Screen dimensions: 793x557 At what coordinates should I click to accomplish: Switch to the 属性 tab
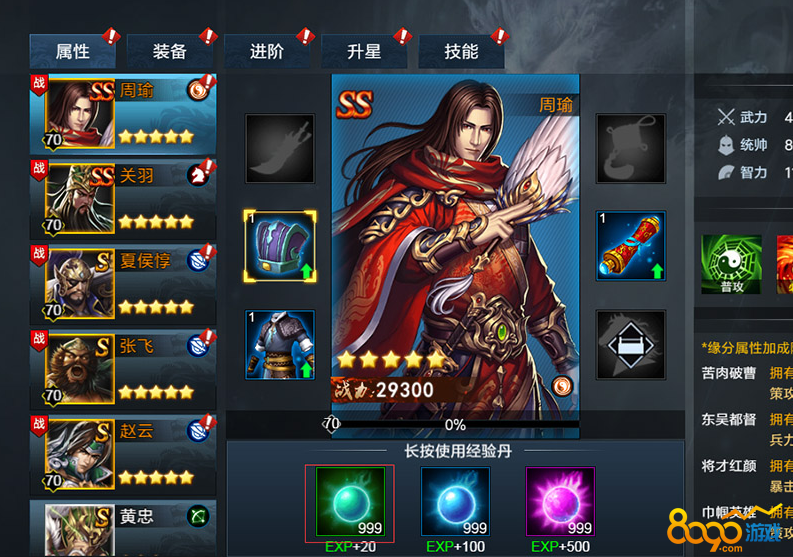pyautogui.click(x=73, y=52)
